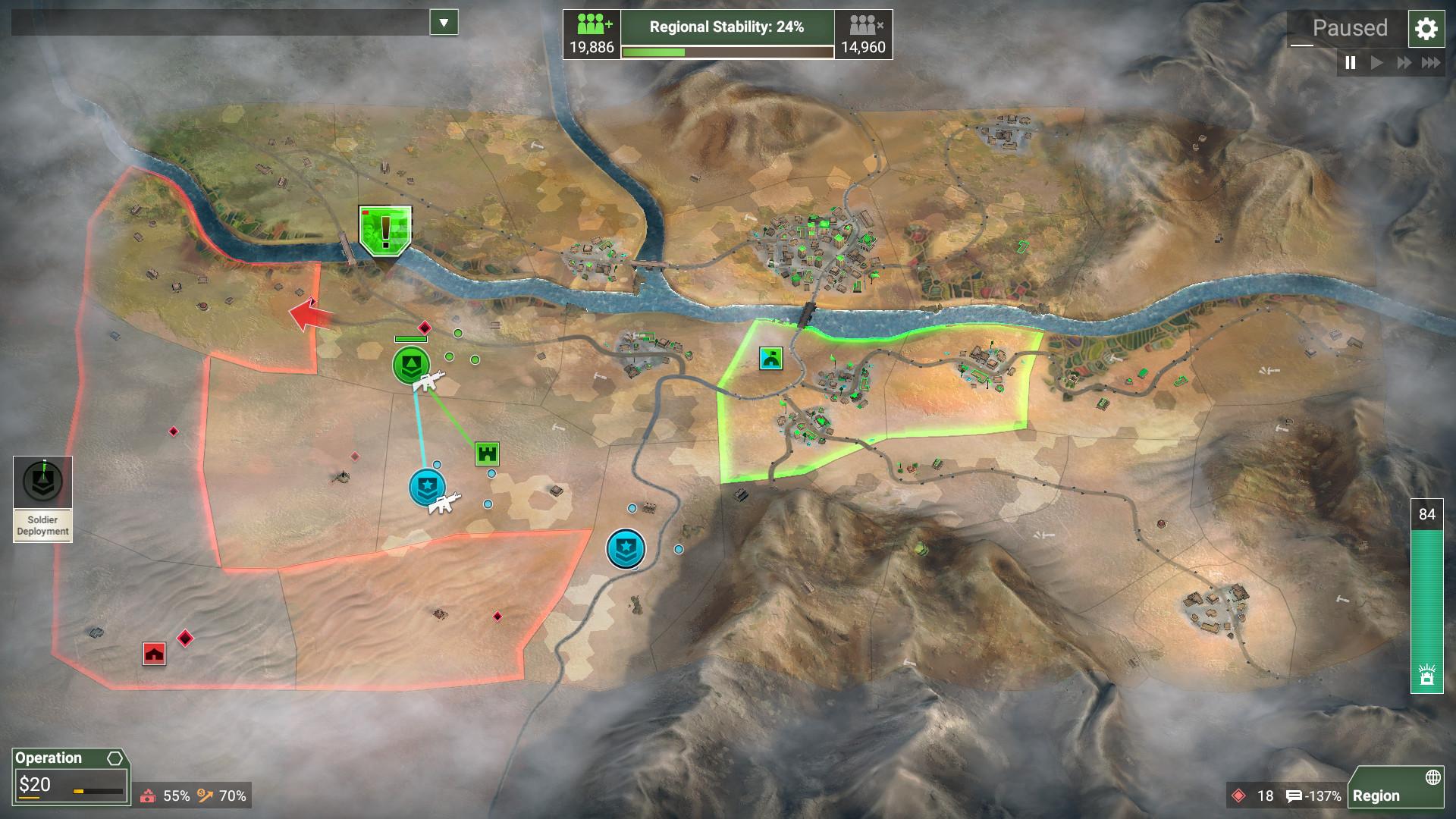This screenshot has width=1456, height=819.
Task: Click the alert exclamation shield on the map
Action: 385,231
